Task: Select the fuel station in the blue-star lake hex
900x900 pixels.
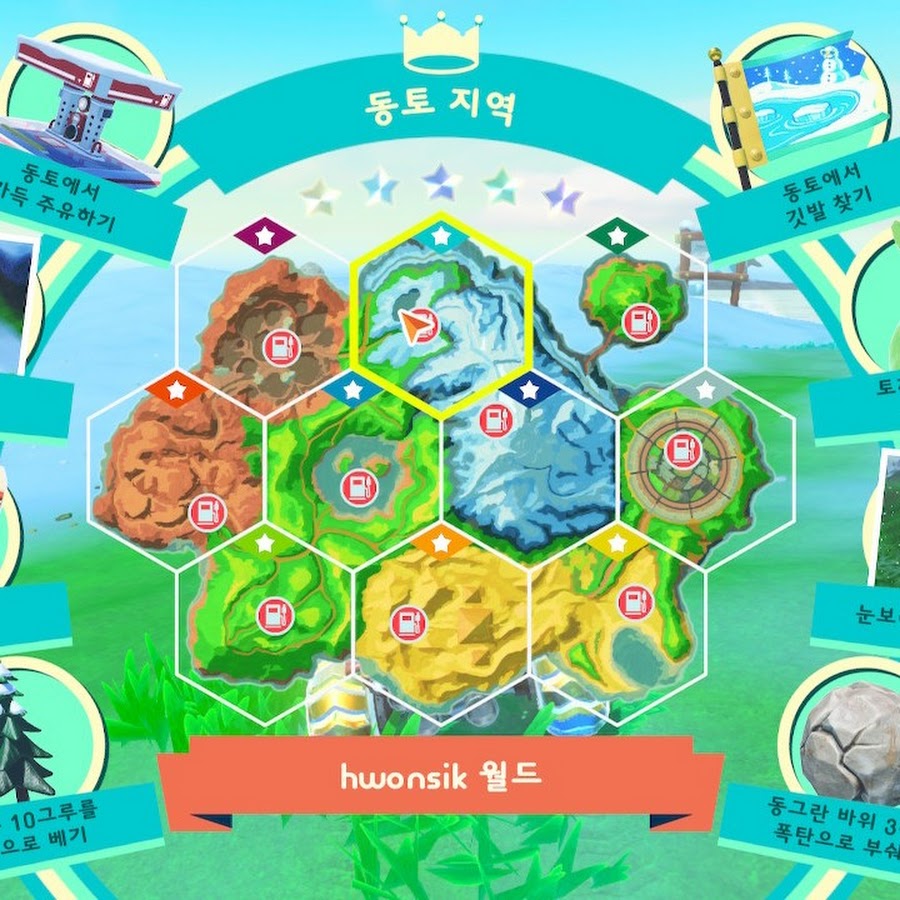Action: coord(357,487)
